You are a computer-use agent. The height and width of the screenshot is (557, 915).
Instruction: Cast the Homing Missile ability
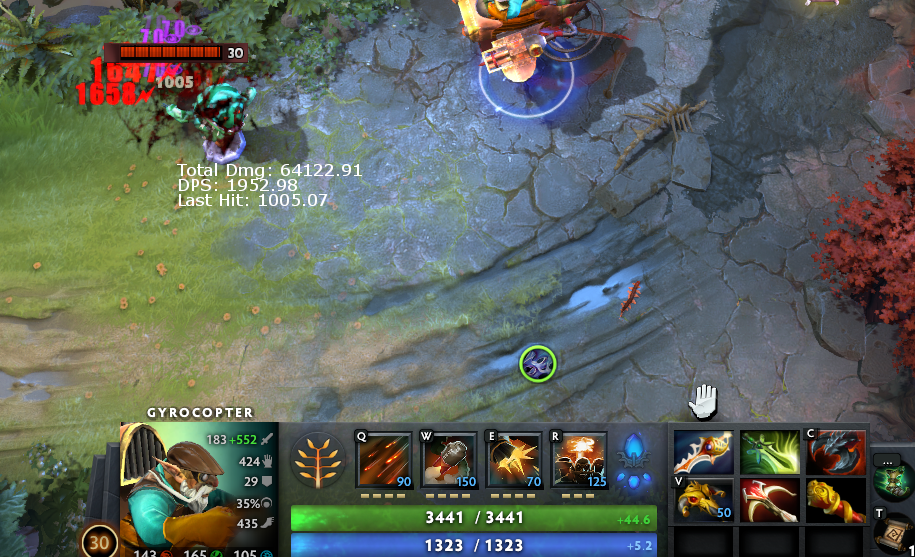450,460
